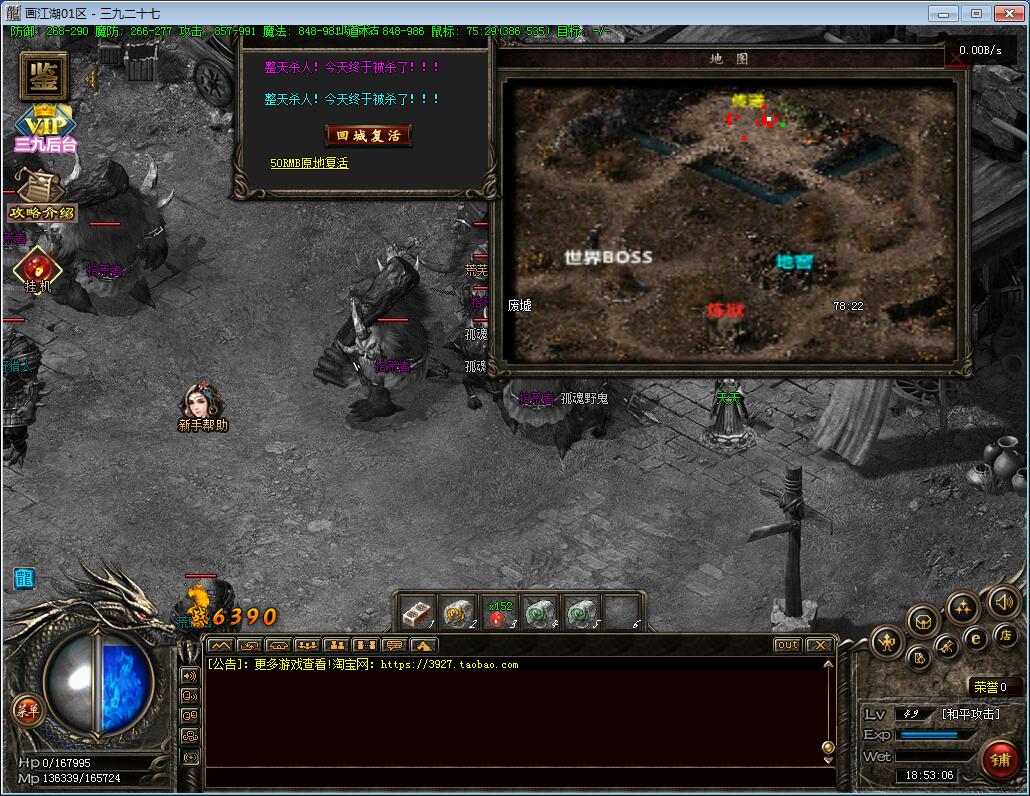Viewport: 1030px width, 796px height.
Task: Open the 新手帮助 helper portrait
Action: [202, 404]
